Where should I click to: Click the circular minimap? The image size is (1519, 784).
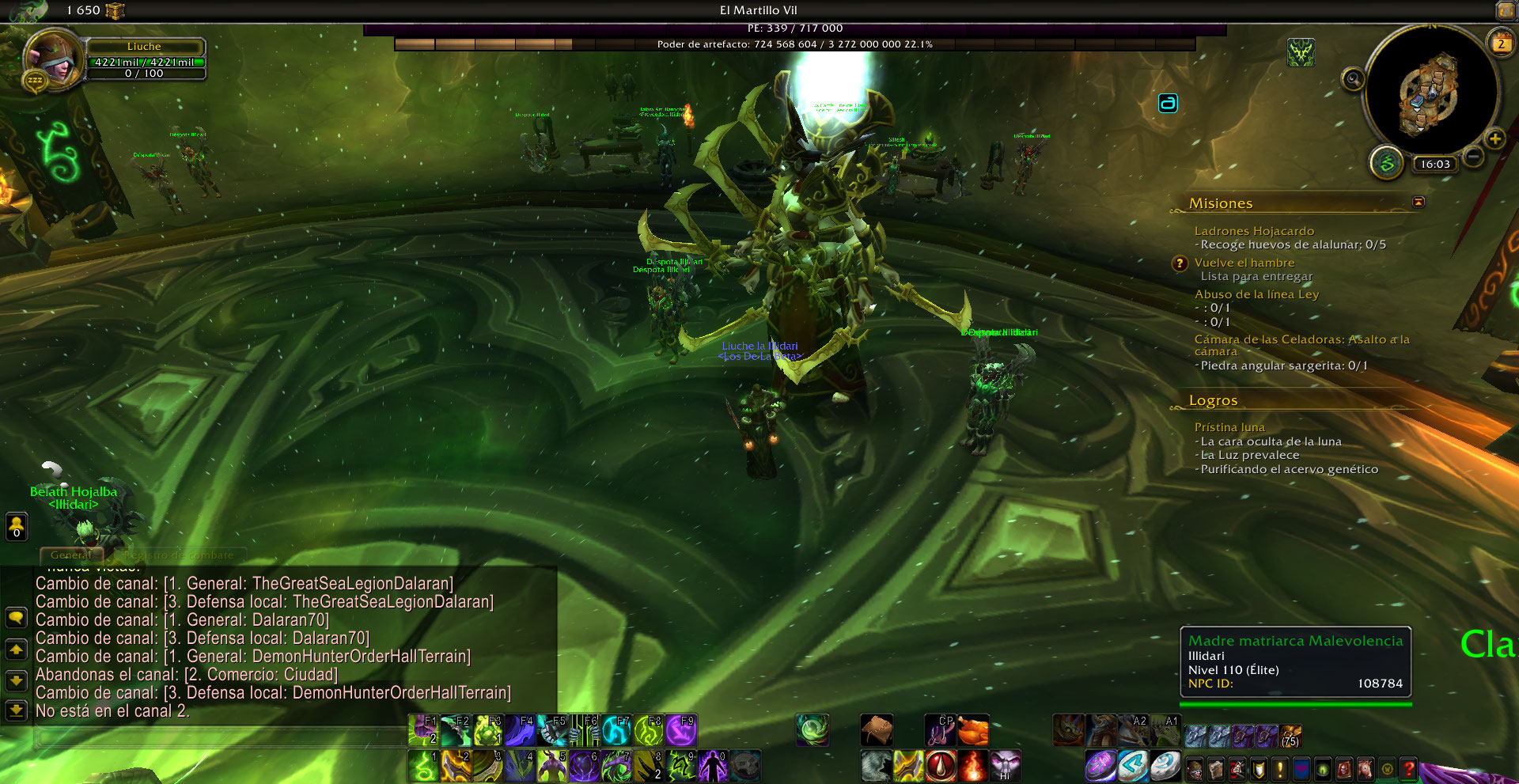pyautogui.click(x=1431, y=91)
